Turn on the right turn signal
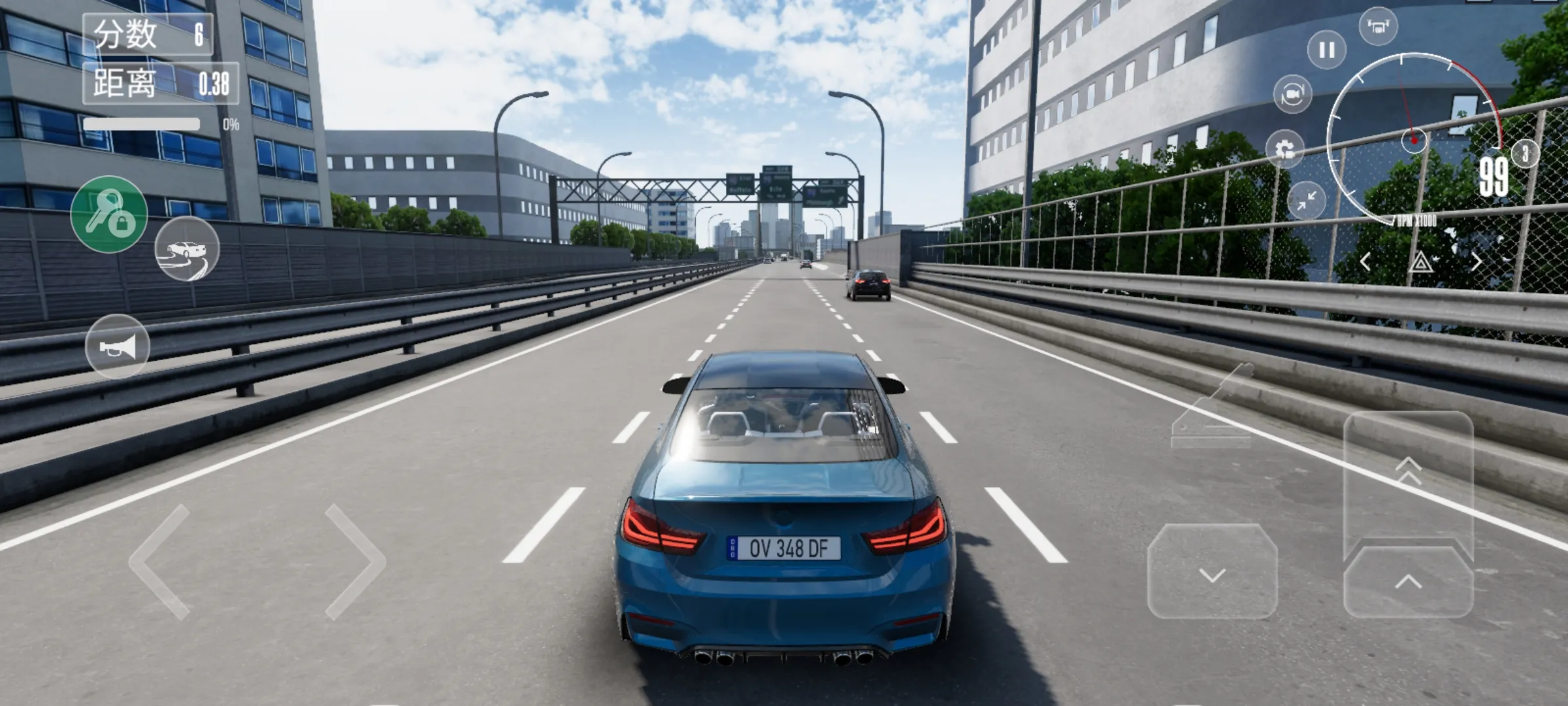The width and height of the screenshot is (1568, 706). 1476,262
